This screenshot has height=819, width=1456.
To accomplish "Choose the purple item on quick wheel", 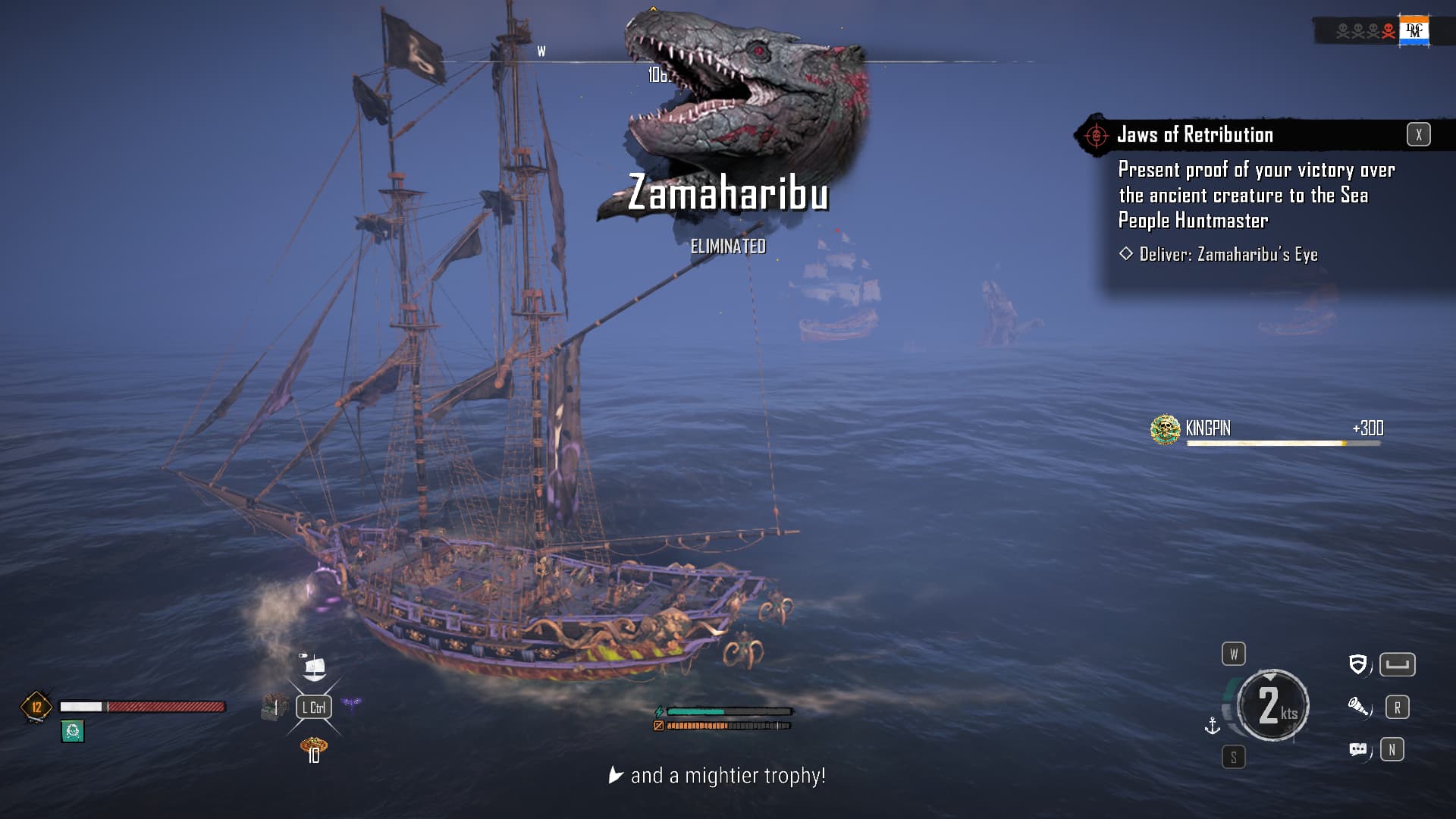I will pos(351,705).
